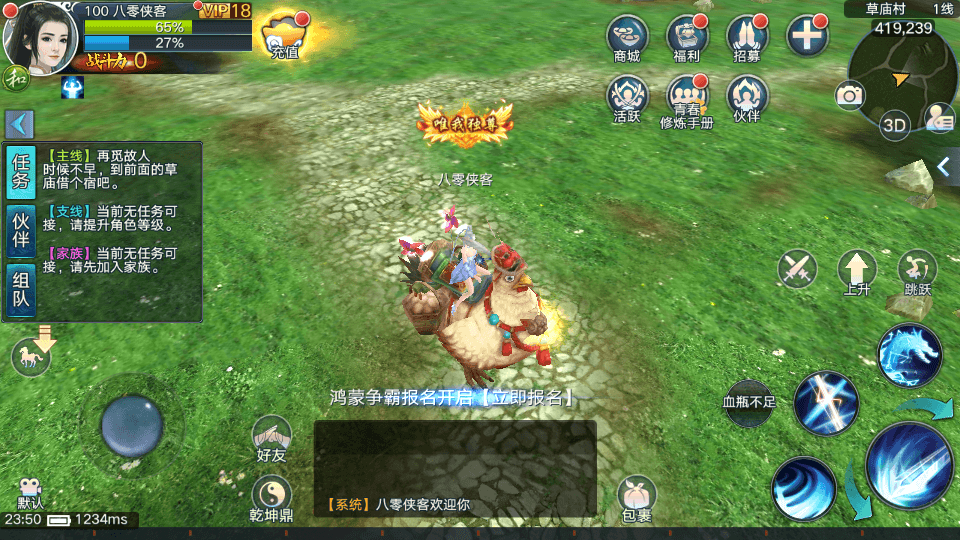Viewport: 960px width, 540px height.
Task: Switch to the 任务 quest tab
Action: pyautogui.click(x=20, y=173)
